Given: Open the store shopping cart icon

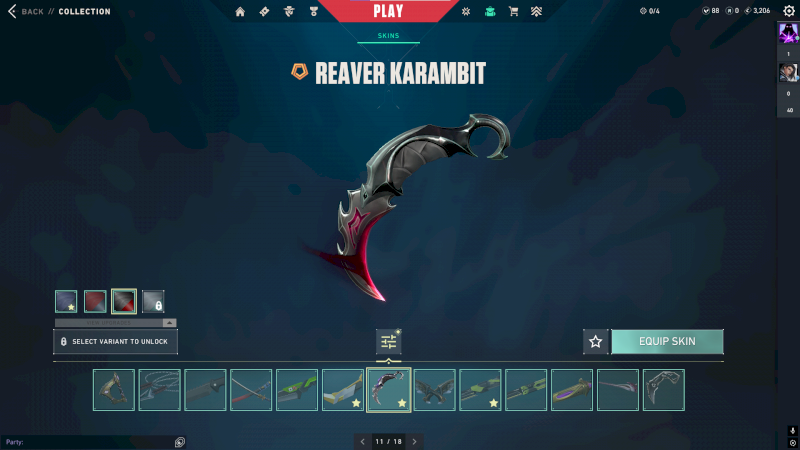Looking at the screenshot, I should point(513,12).
